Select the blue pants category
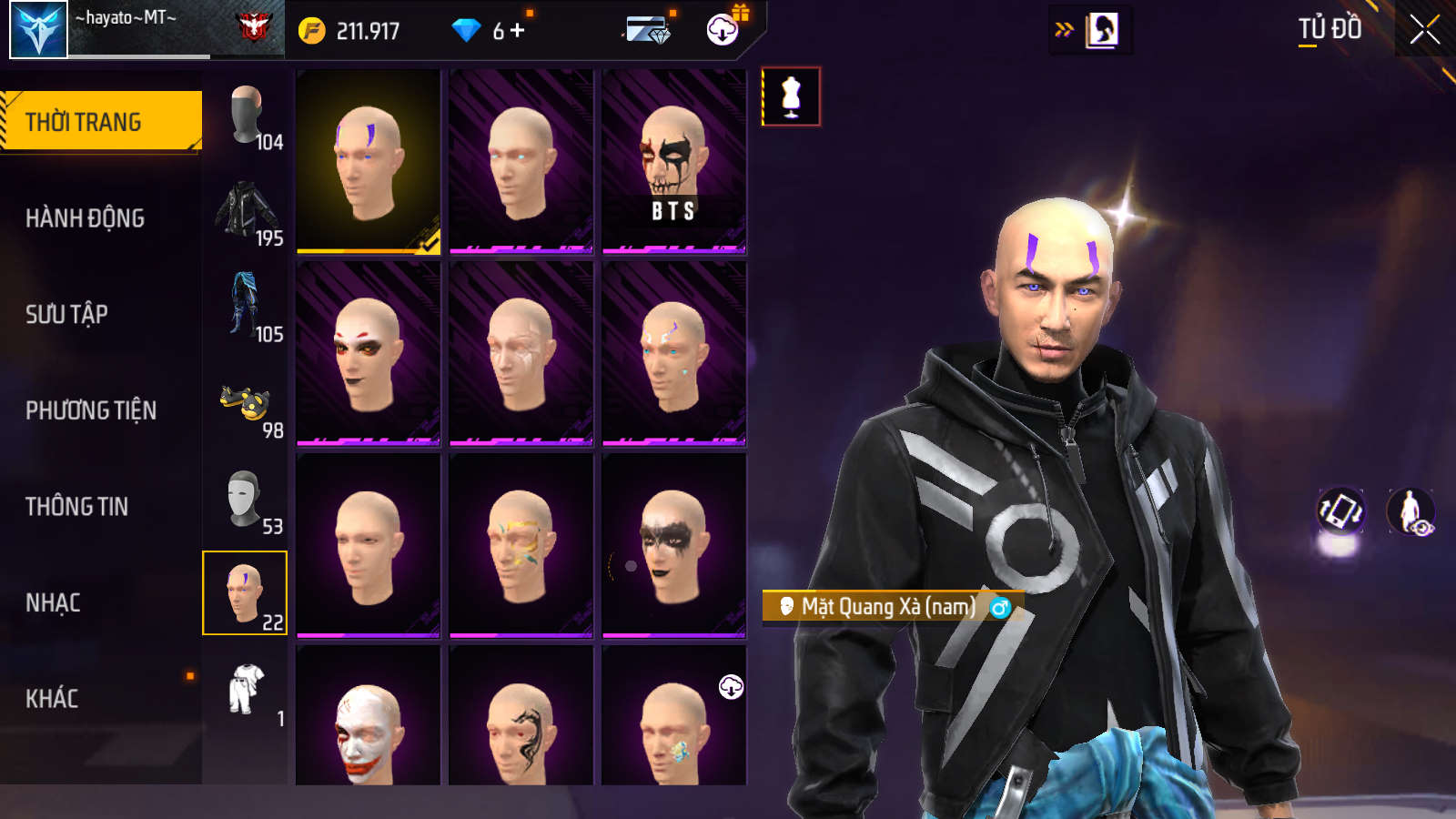 246,306
